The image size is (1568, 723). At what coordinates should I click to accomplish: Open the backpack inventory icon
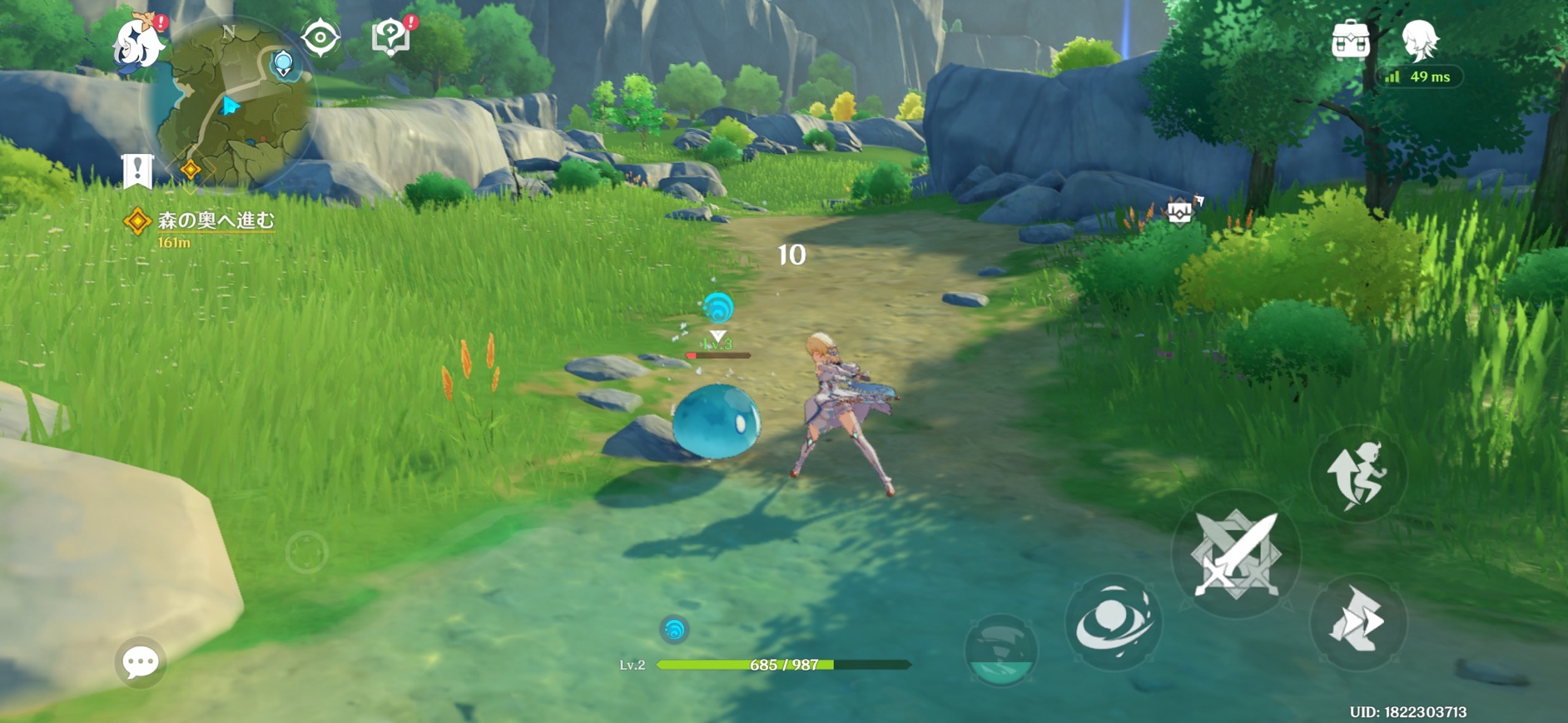[1350, 40]
